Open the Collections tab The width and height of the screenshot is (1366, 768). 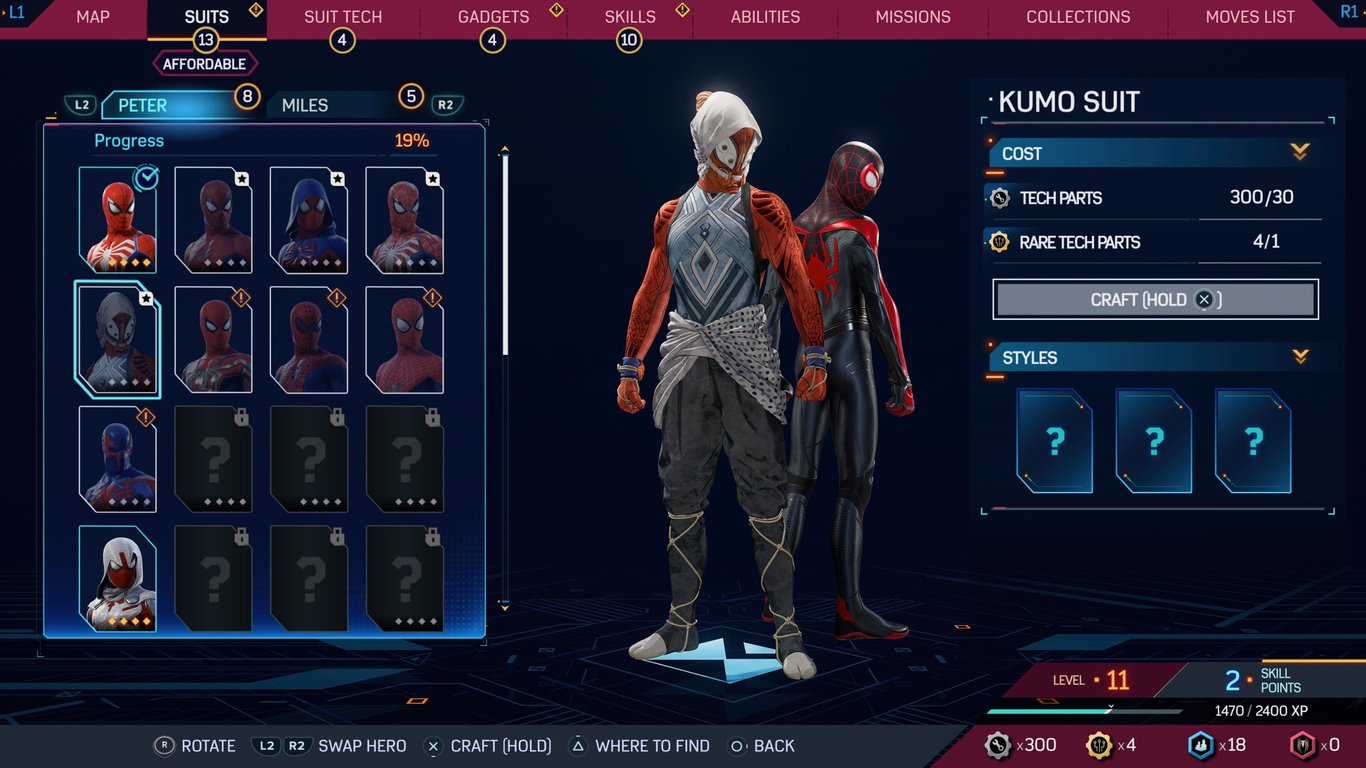coord(1078,17)
